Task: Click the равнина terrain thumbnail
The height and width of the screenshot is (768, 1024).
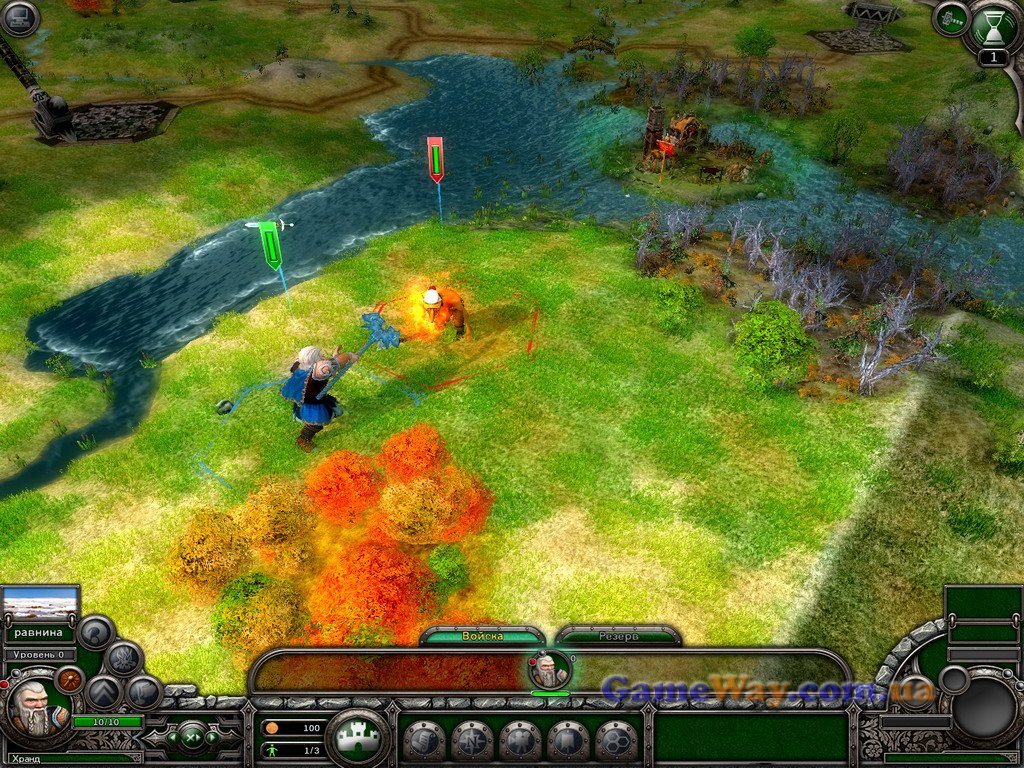Action: 41,603
